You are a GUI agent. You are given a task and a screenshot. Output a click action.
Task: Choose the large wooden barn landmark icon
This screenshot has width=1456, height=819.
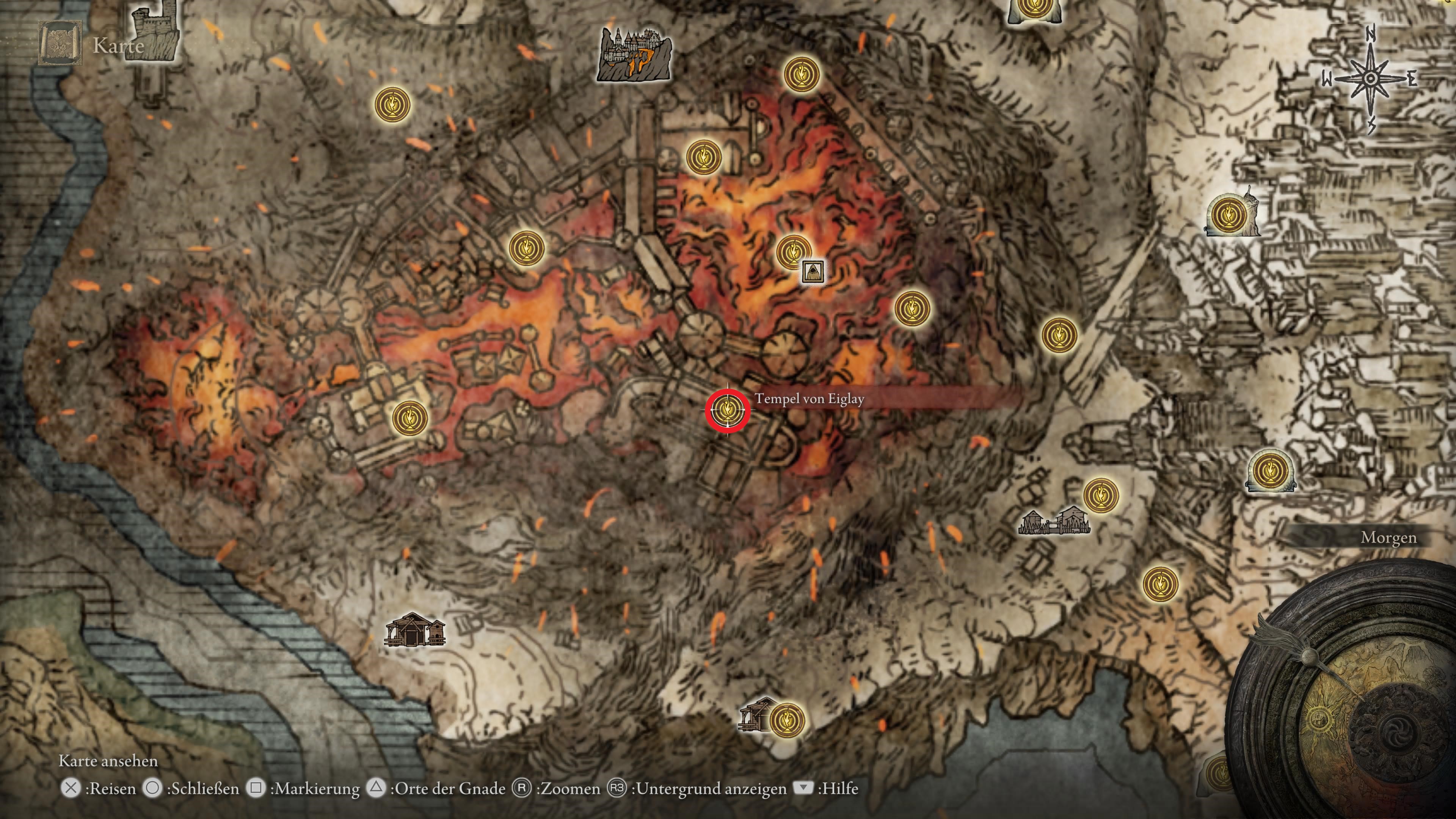point(414,630)
